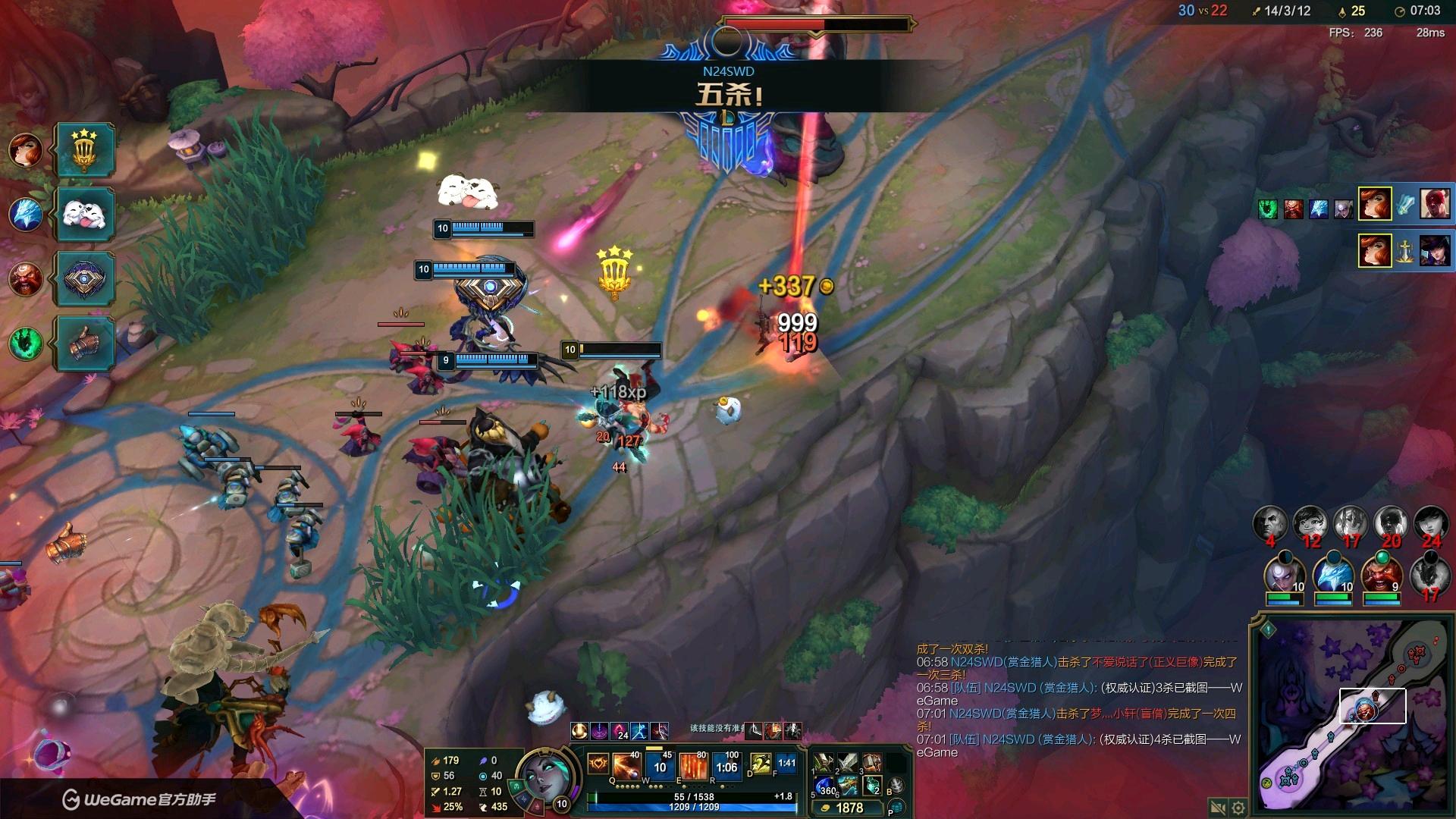This screenshot has width=1456, height=819.
Task: Cast the E fire rain ability
Action: [693, 766]
